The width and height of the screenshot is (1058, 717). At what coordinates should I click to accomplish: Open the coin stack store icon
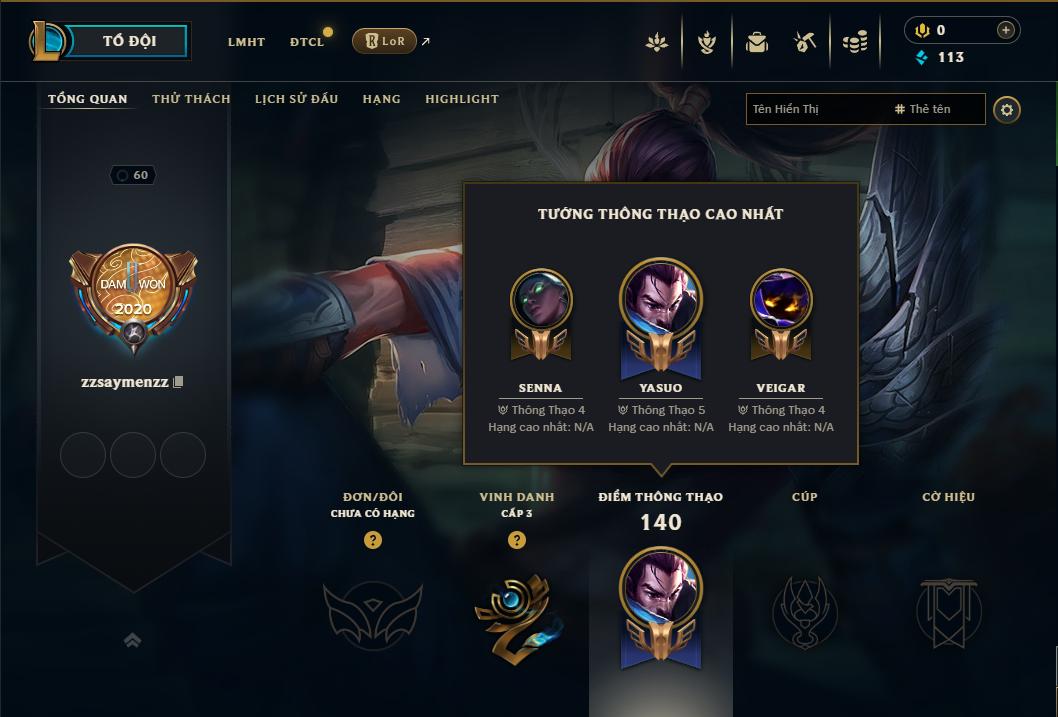(855, 42)
